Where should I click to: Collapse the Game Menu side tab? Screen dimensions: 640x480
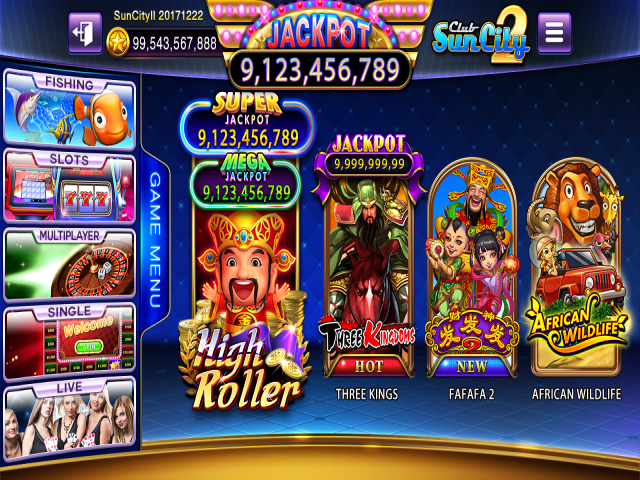pyautogui.click(x=155, y=240)
